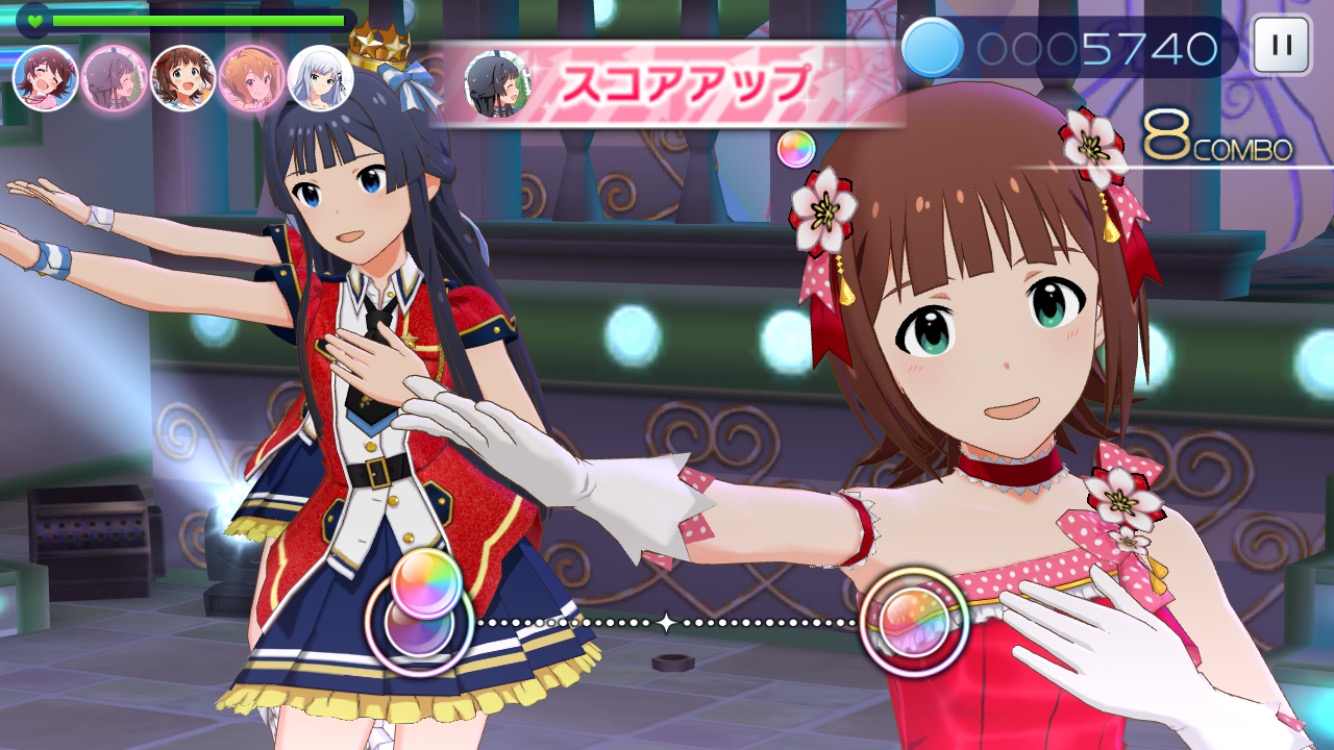The width and height of the screenshot is (1334, 750).
Task: Select the green-eyed brown-haired idol portrait
Action: [x=183, y=78]
